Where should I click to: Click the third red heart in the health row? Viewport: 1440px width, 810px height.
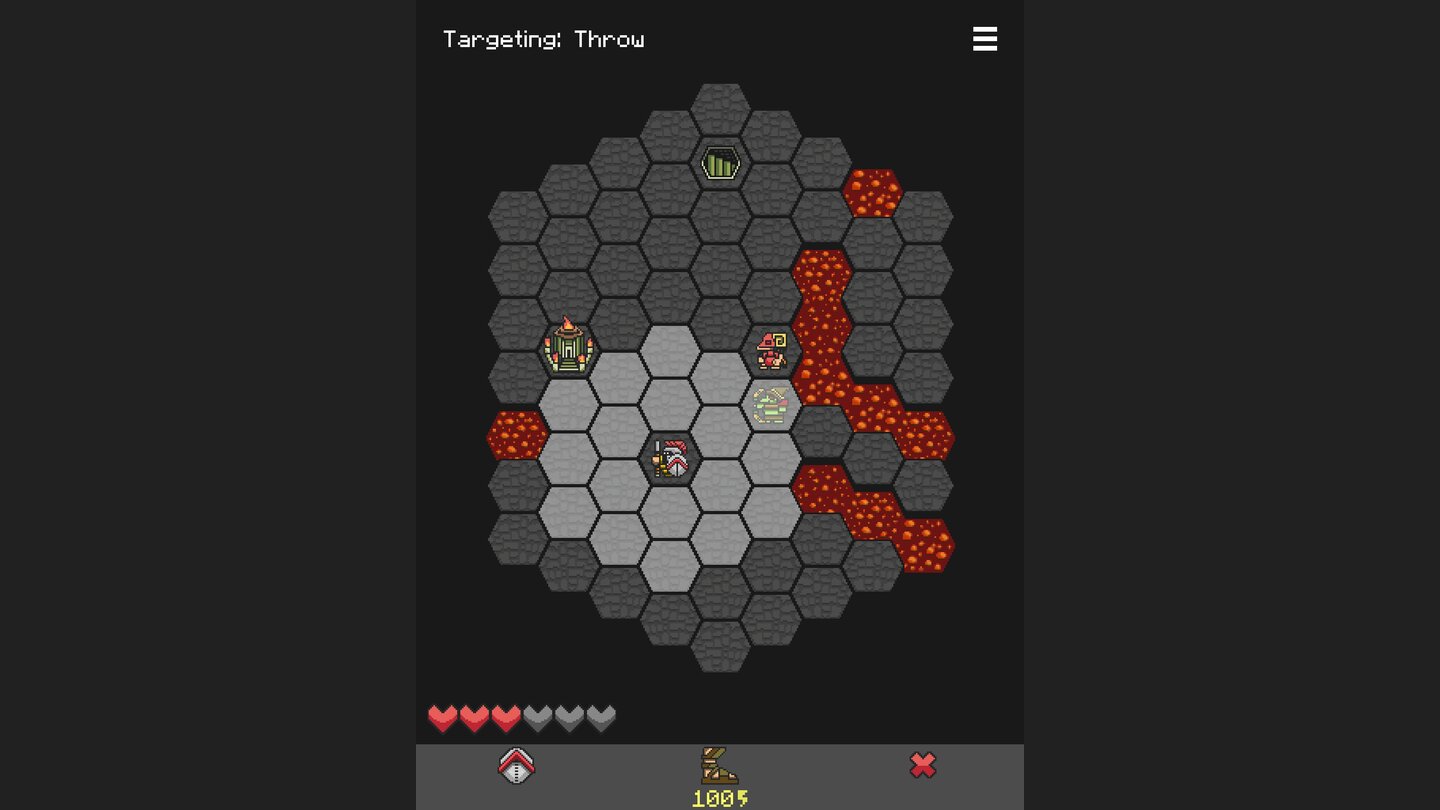click(505, 717)
